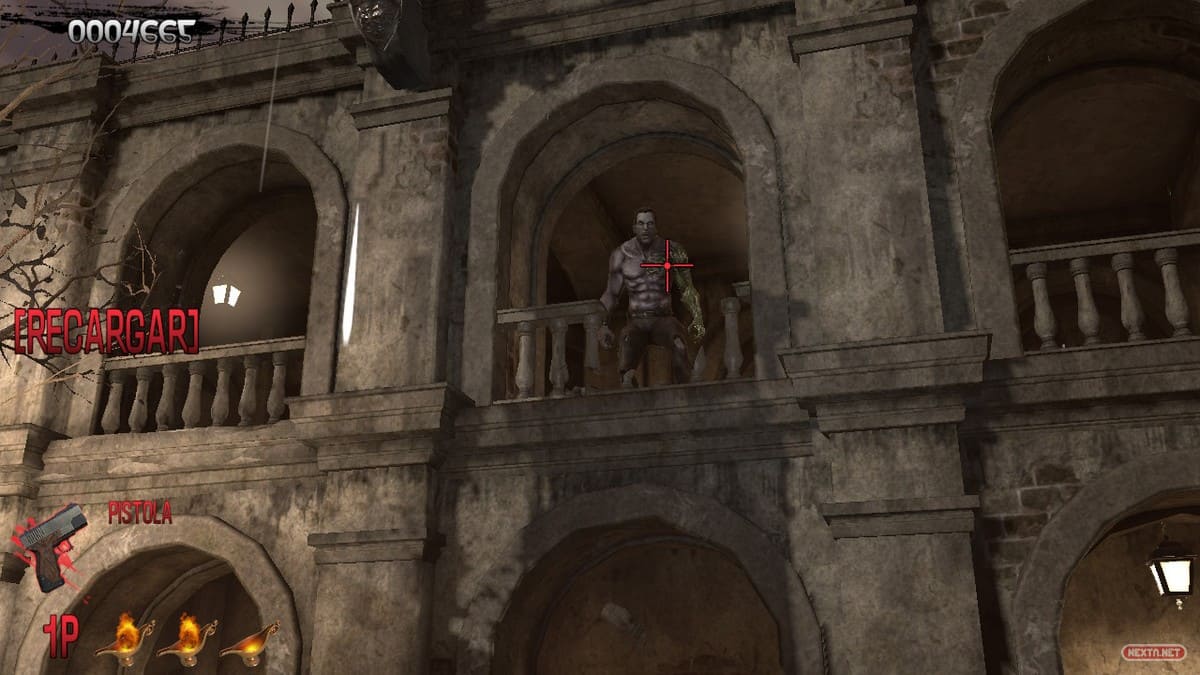The width and height of the screenshot is (1200, 675).
Task: Select the pistol weapon icon
Action: coord(52,546)
